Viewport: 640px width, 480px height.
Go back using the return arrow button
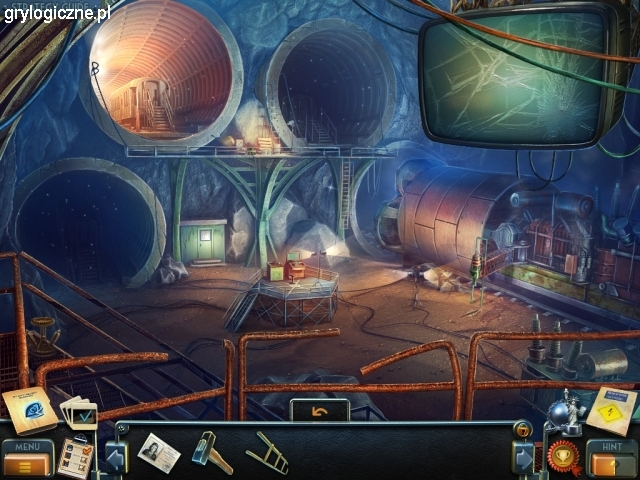point(319,410)
